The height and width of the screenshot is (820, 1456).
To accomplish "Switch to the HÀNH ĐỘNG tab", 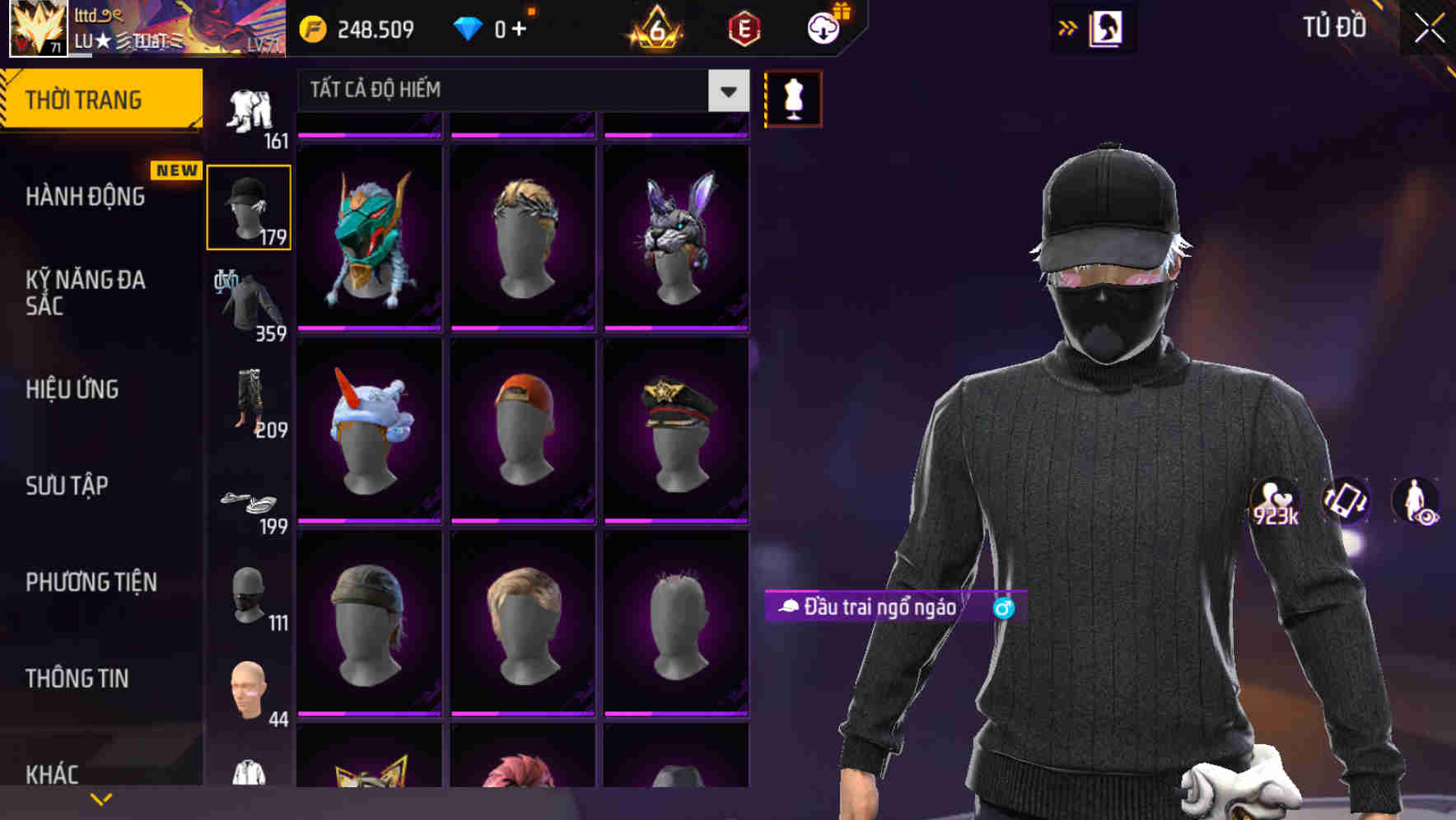I will click(86, 197).
